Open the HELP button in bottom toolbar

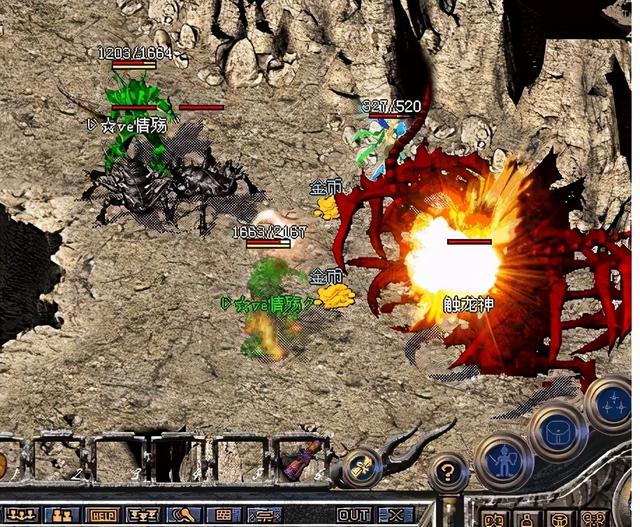coord(104,515)
